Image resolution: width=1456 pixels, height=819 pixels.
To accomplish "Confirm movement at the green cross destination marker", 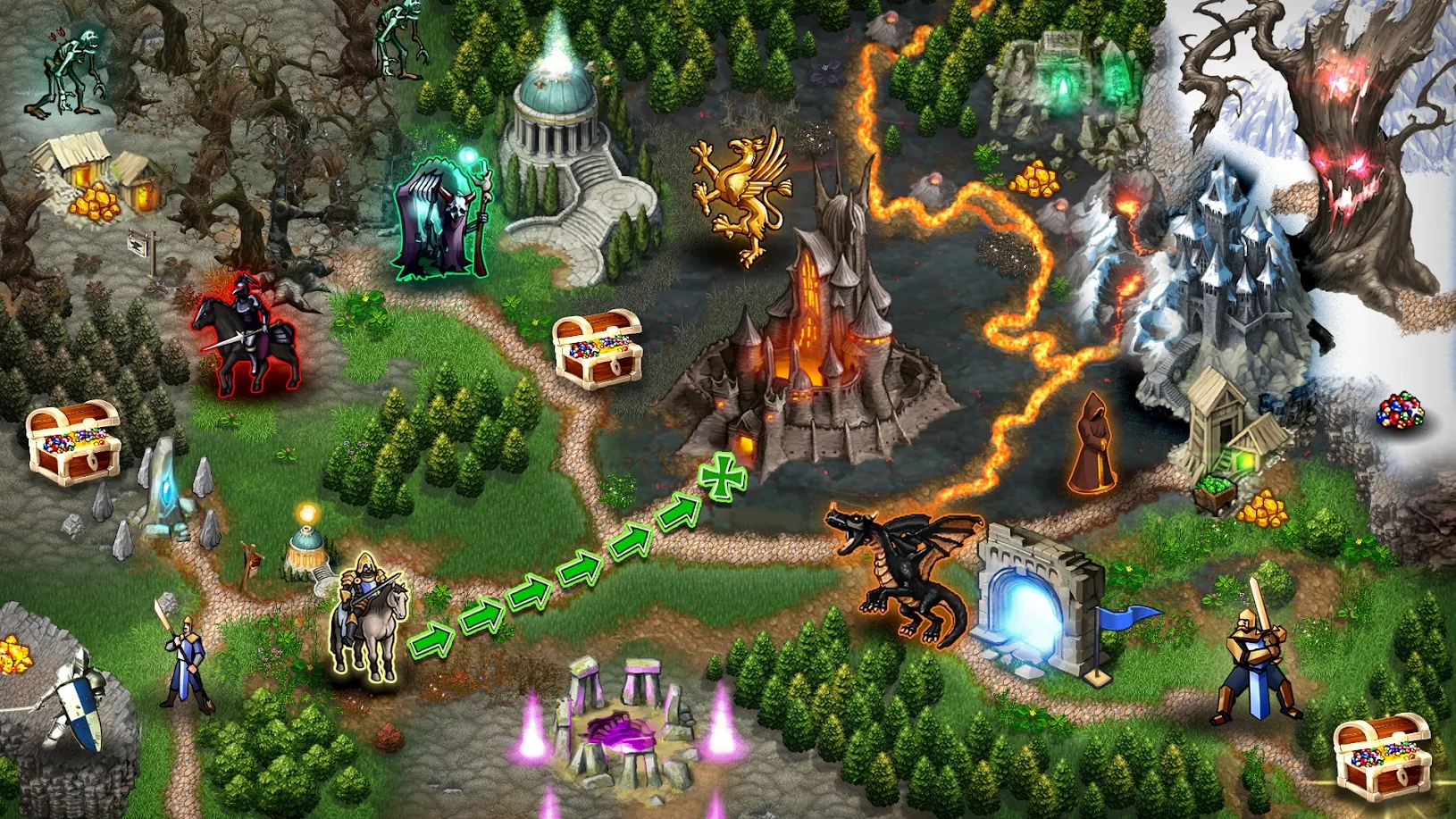I will pos(722,477).
